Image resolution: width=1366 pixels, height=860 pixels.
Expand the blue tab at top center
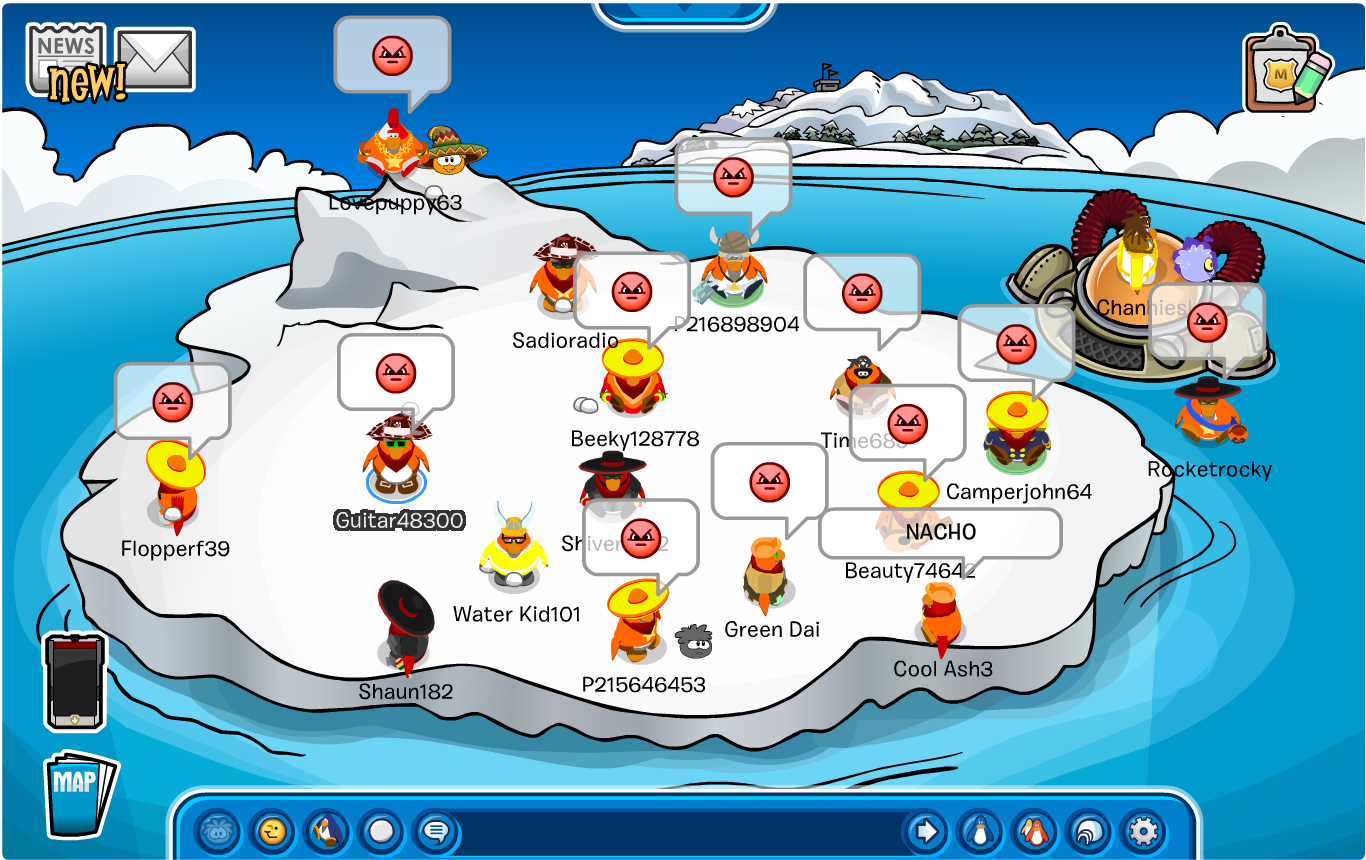(x=684, y=10)
